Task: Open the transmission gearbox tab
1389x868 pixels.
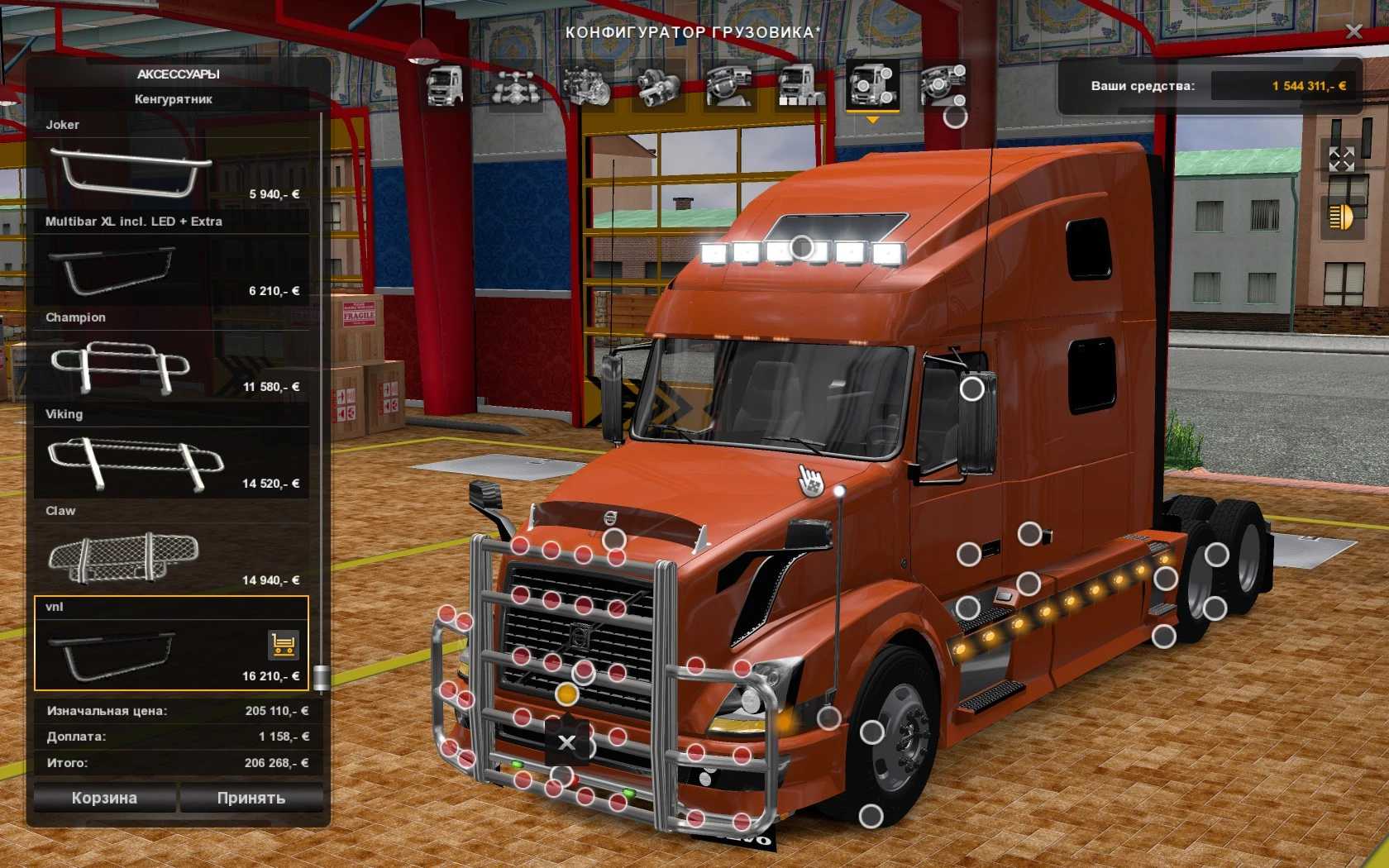Action: point(658,86)
